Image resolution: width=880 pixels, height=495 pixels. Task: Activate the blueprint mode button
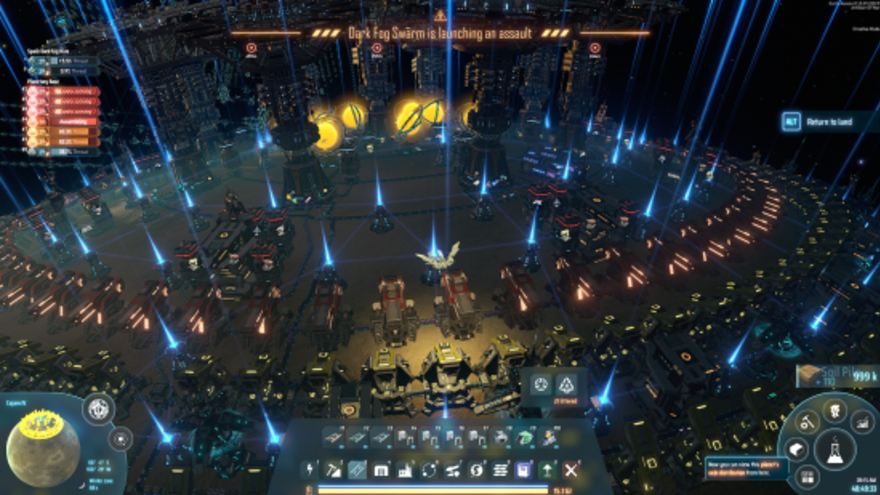523,469
